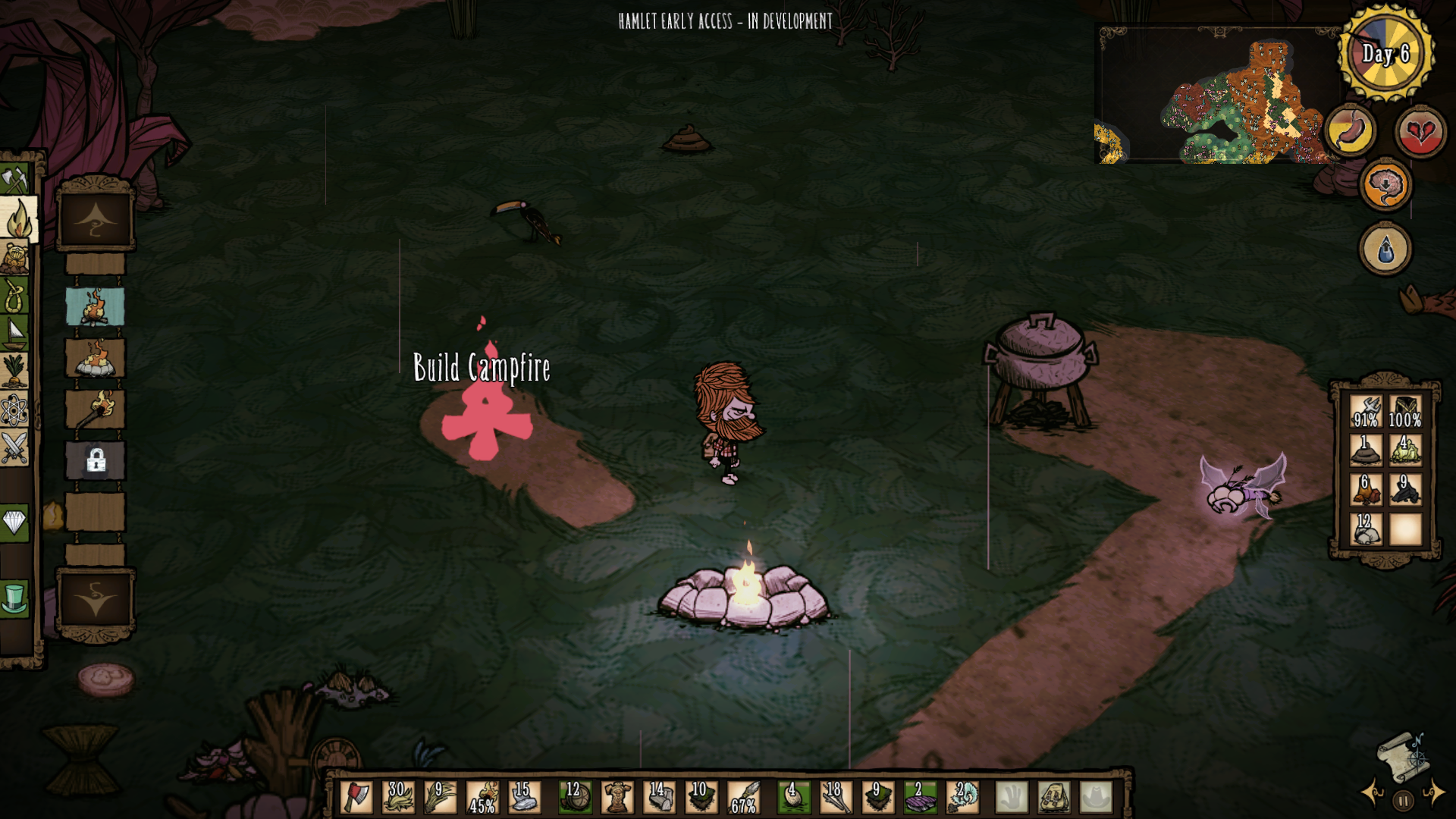Select the Fire Pit recipe
This screenshot has width=1456, height=819.
coord(95,358)
